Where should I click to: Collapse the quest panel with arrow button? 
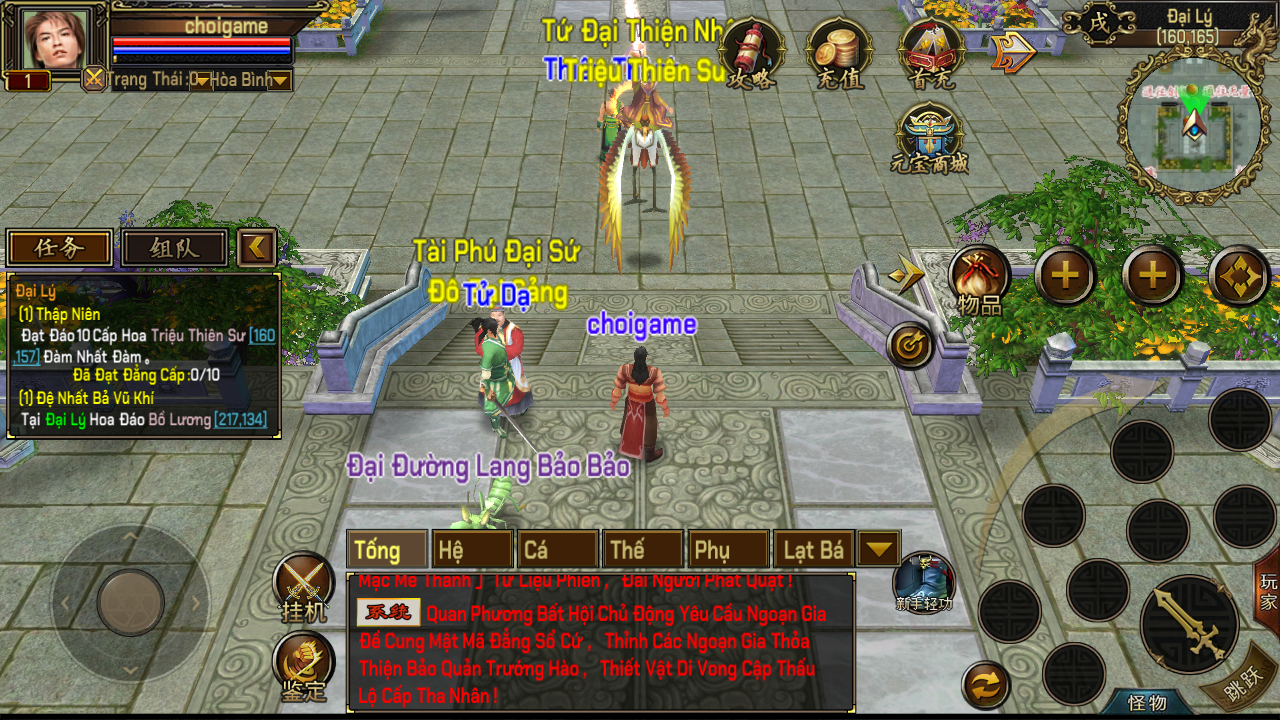pyautogui.click(x=257, y=247)
